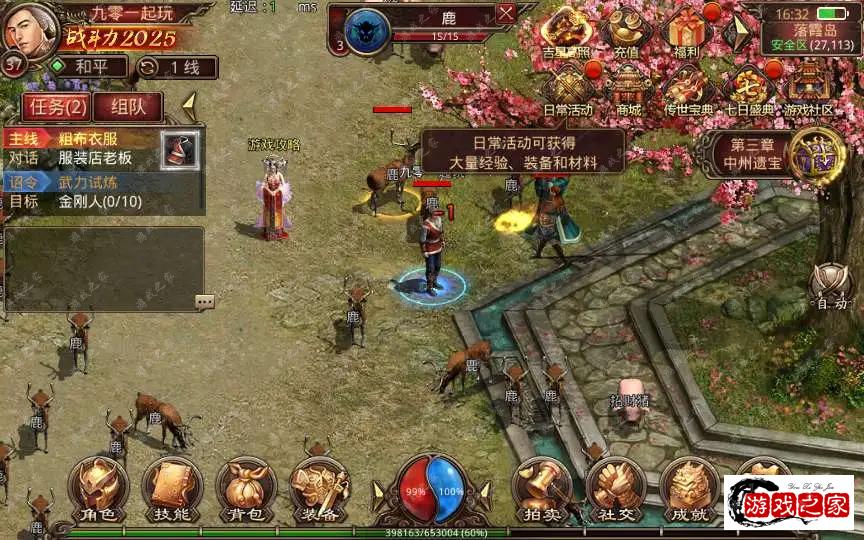Open the 背包 bag inventory
This screenshot has width=864, height=540.
(245, 489)
